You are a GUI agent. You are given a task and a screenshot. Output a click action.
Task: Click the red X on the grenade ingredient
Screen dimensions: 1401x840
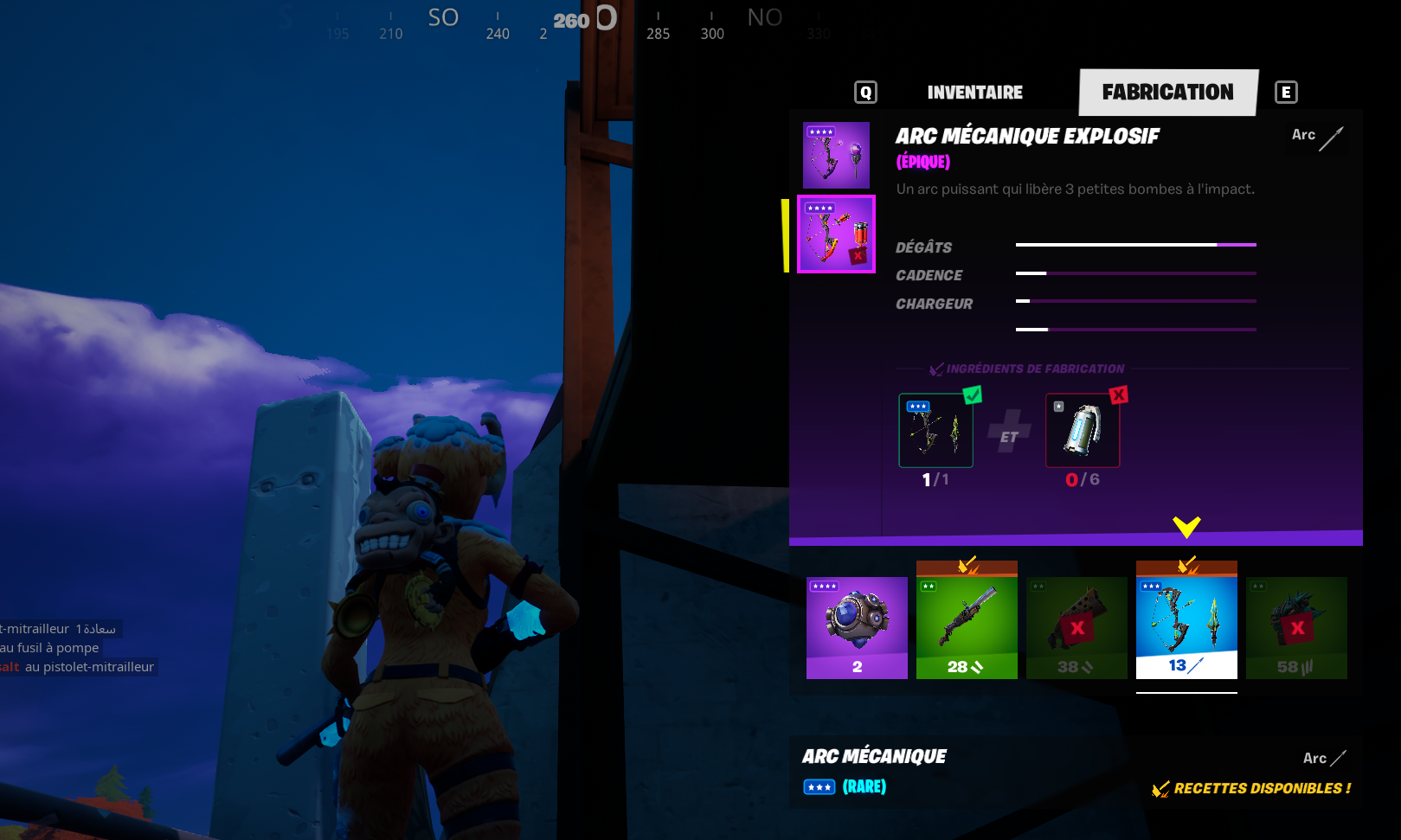(1119, 394)
